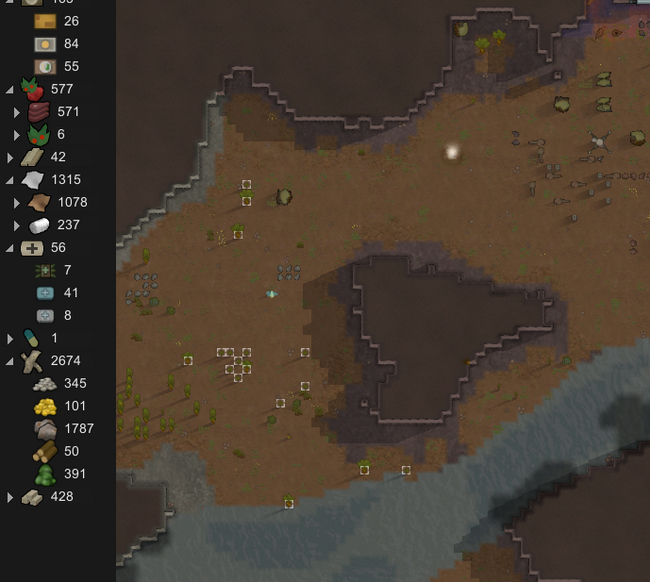Select the rock-pile resource row showing 1787
This screenshot has width=650, height=582.
[x=62, y=429]
